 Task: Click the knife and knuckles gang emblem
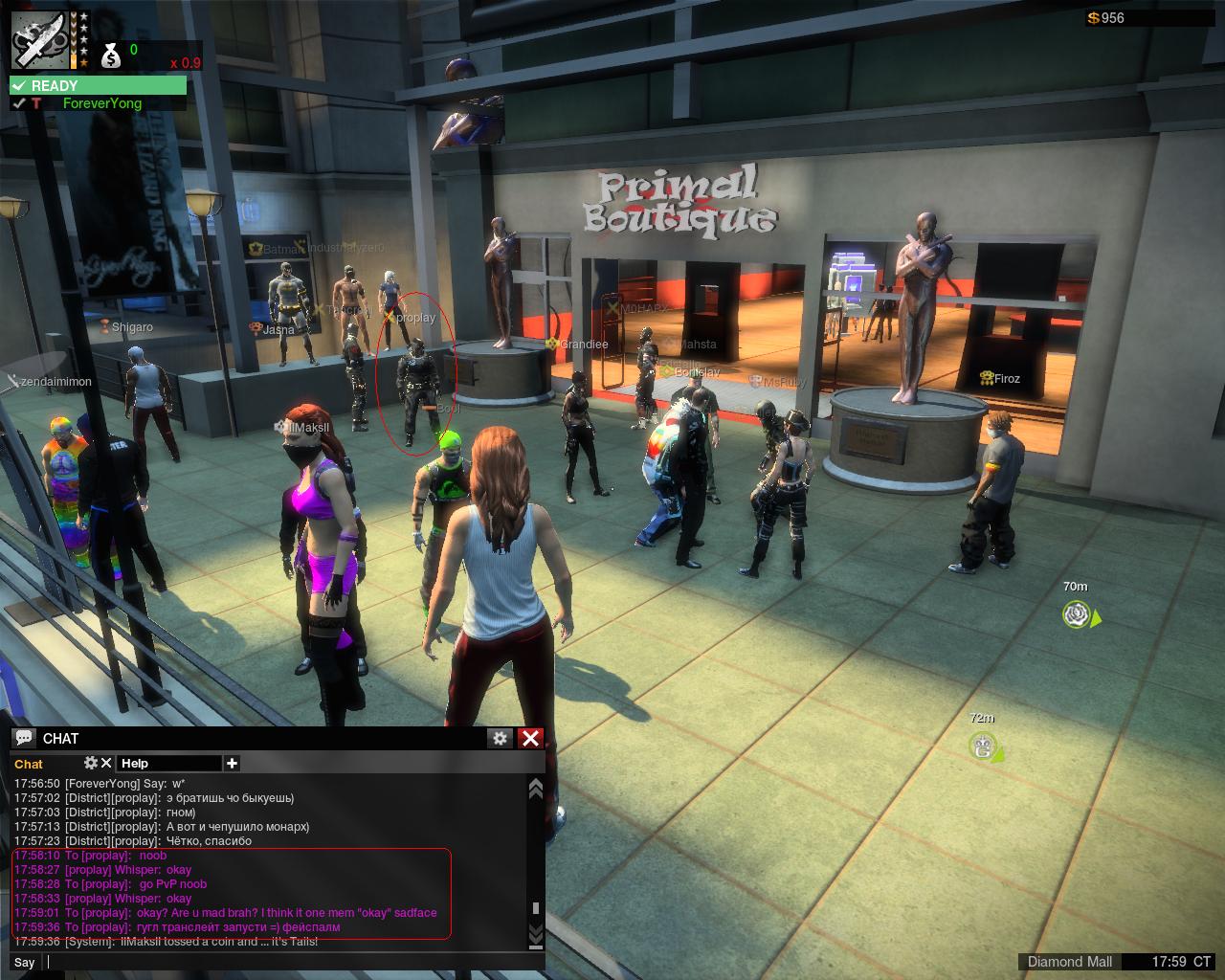(x=40, y=40)
